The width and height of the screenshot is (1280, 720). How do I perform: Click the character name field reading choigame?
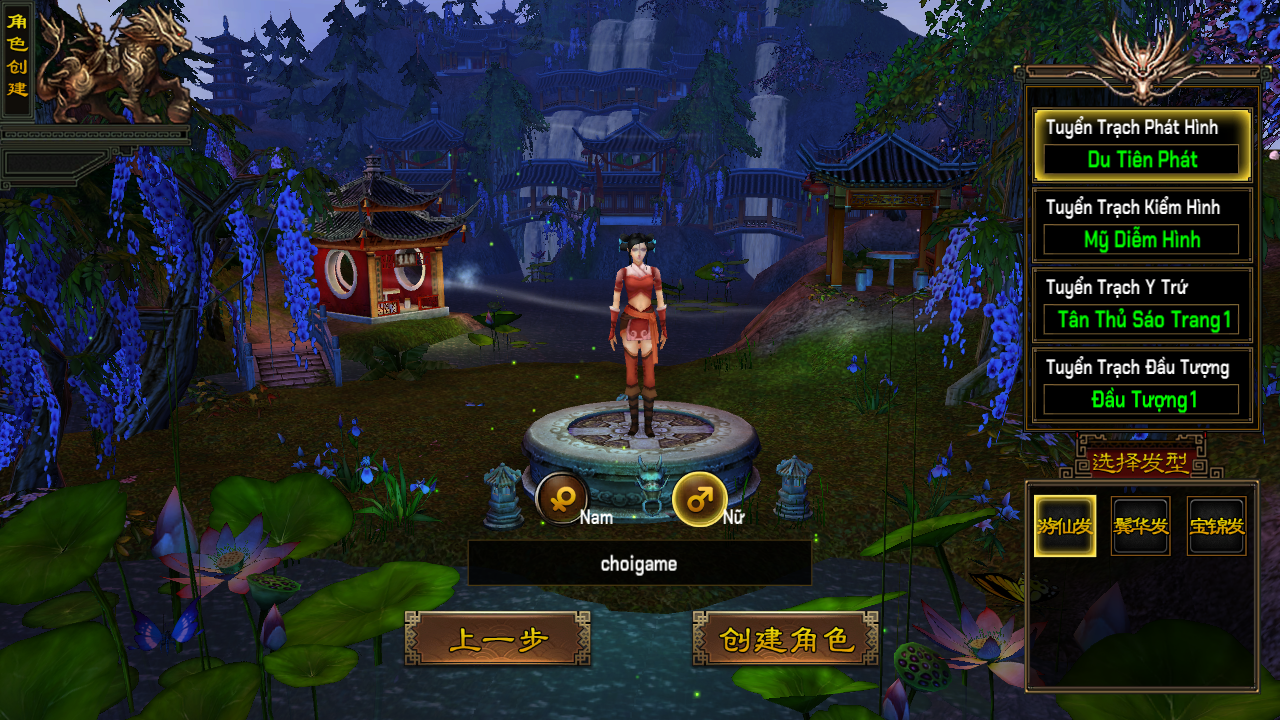(x=639, y=564)
